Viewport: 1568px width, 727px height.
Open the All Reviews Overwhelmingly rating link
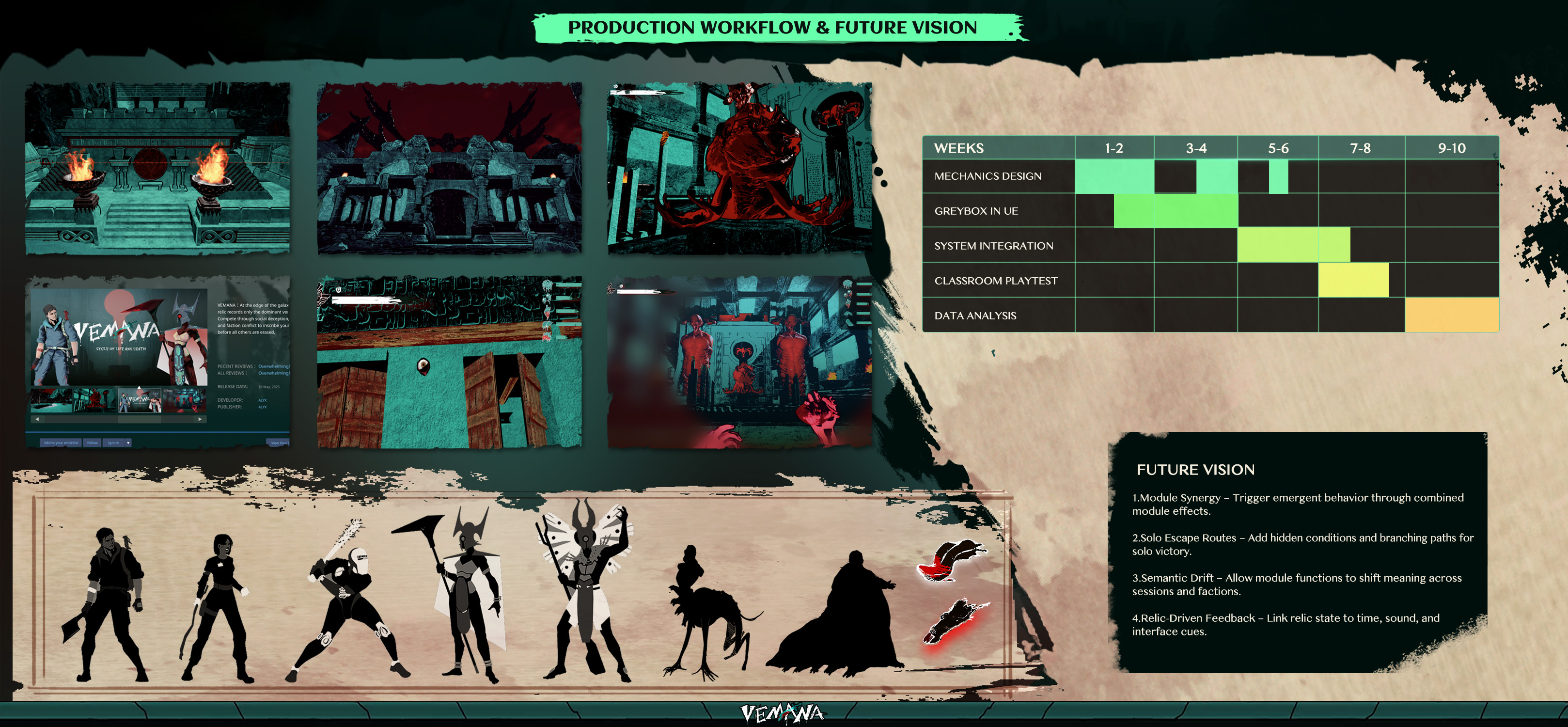(x=273, y=373)
